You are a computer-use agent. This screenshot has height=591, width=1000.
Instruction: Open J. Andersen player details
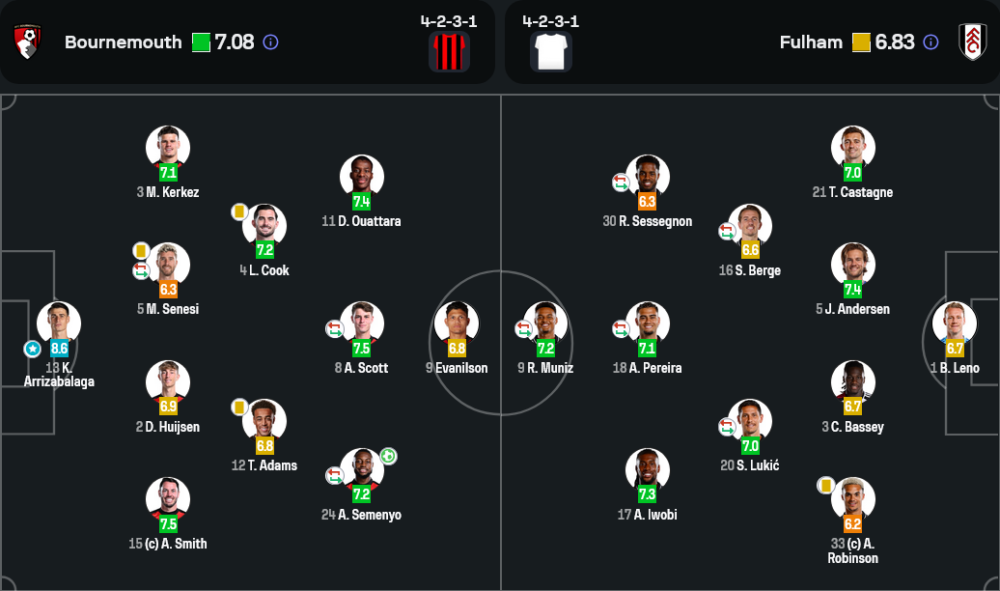pyautogui.click(x=852, y=264)
